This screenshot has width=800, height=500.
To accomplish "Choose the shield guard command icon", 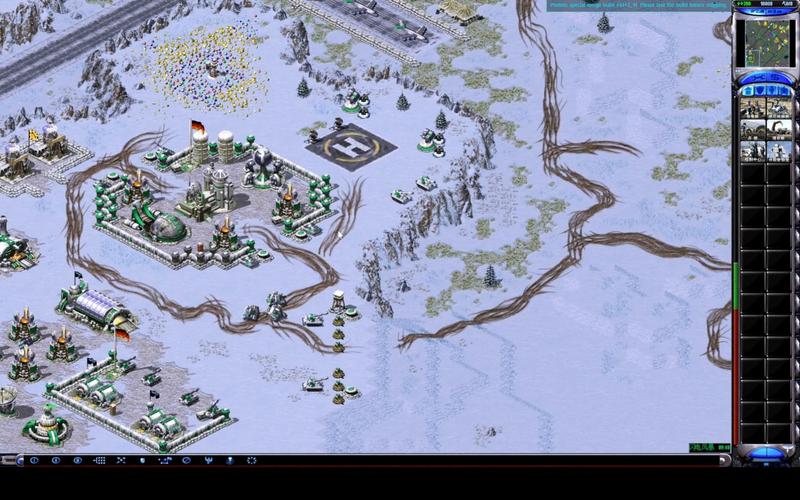I will pos(143,461).
